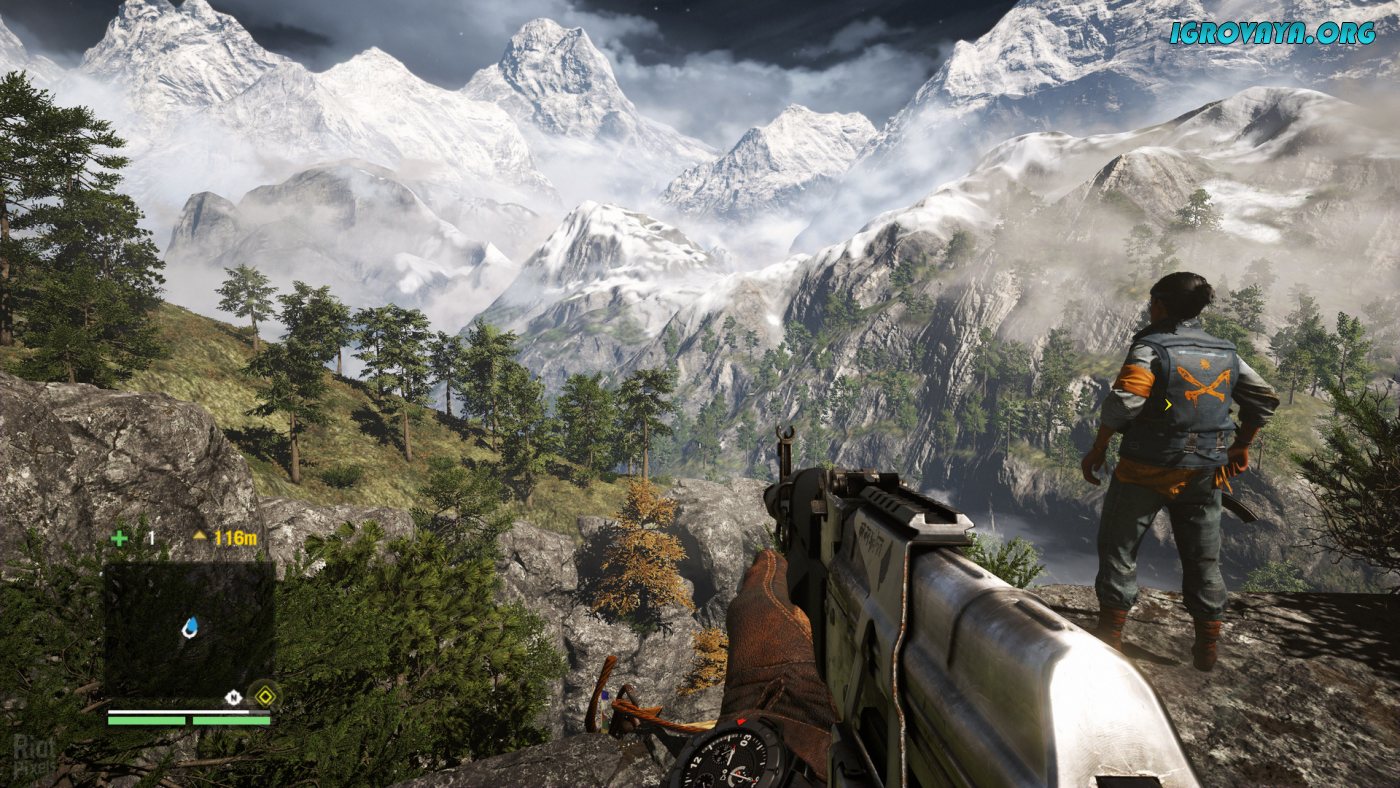Select the blue player marker on minimap
Screen dimensions: 1400x788
(x=190, y=627)
